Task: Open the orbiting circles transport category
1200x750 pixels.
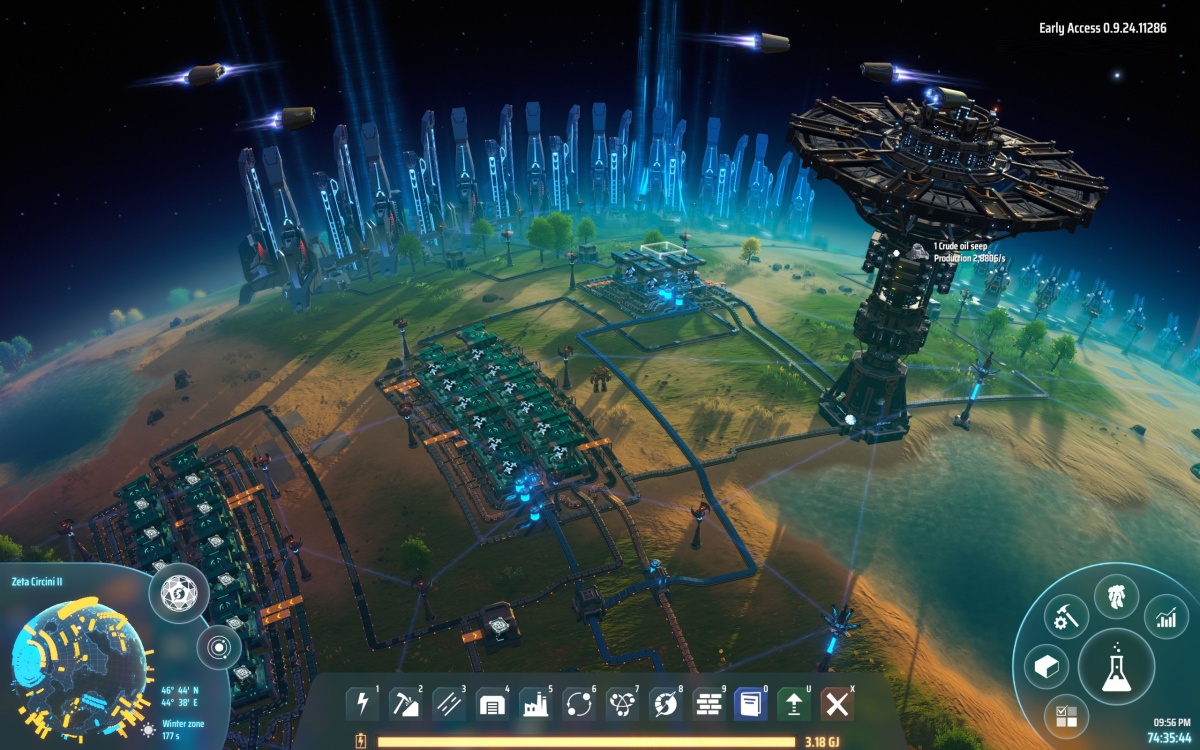Action: coord(578,704)
